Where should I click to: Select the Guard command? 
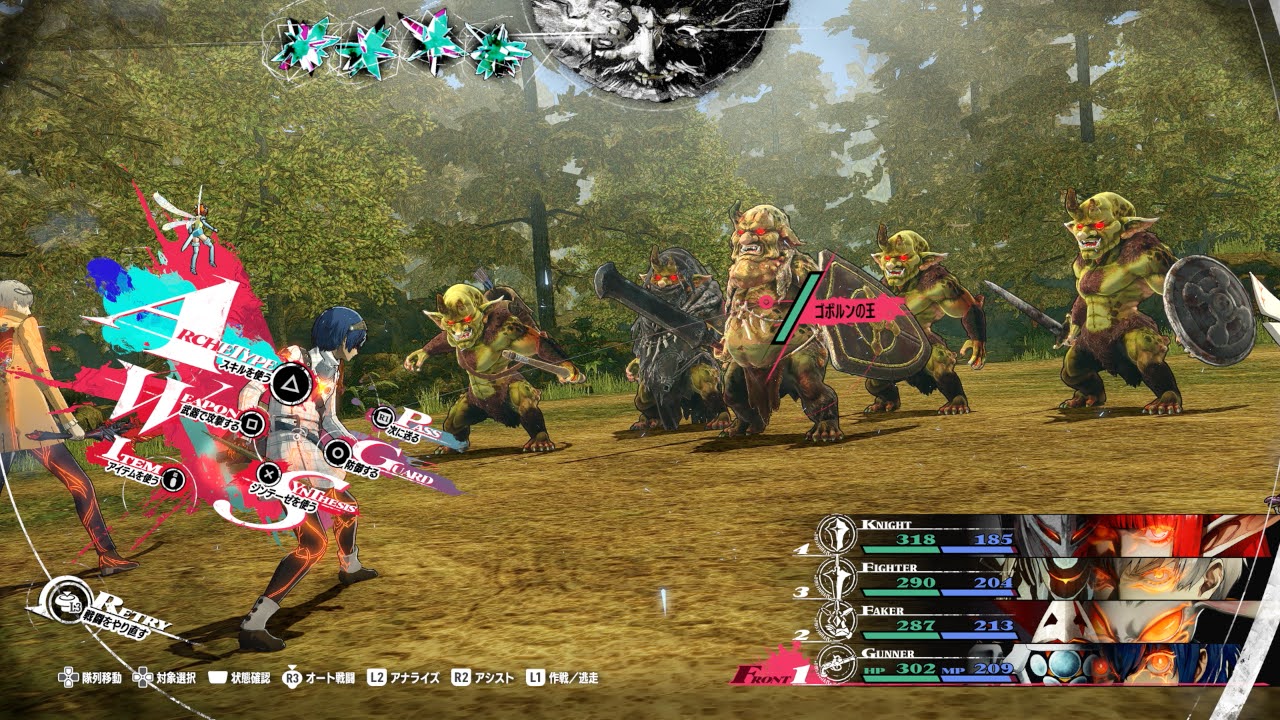click(x=340, y=452)
